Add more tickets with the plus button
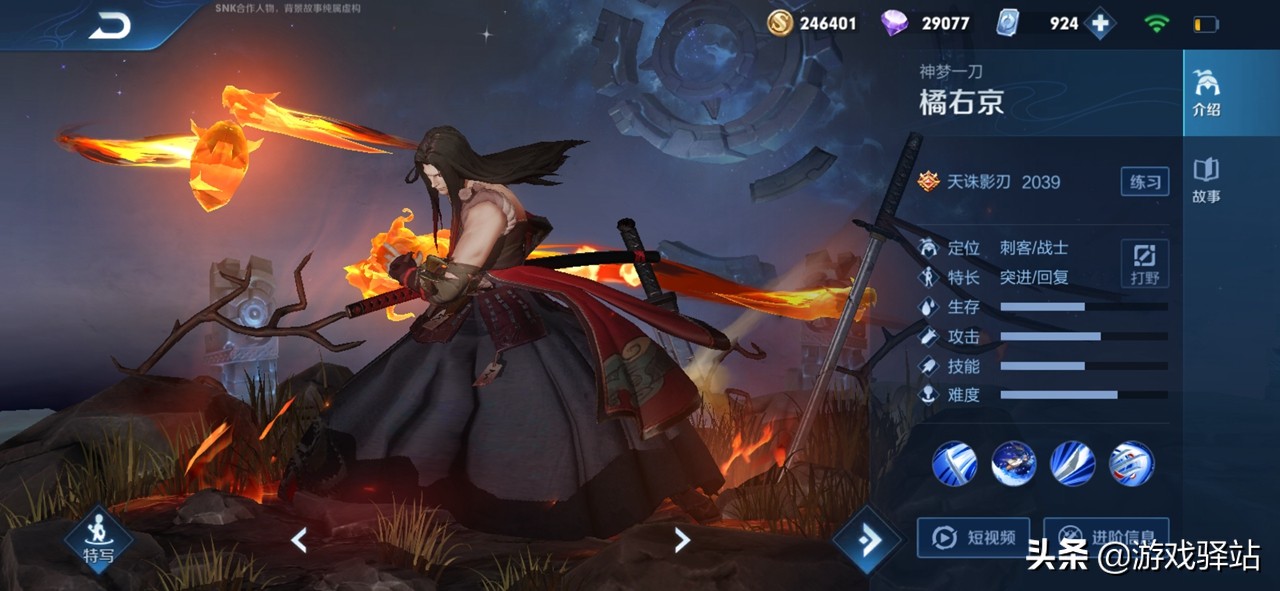1280x591 pixels. [x=1100, y=23]
